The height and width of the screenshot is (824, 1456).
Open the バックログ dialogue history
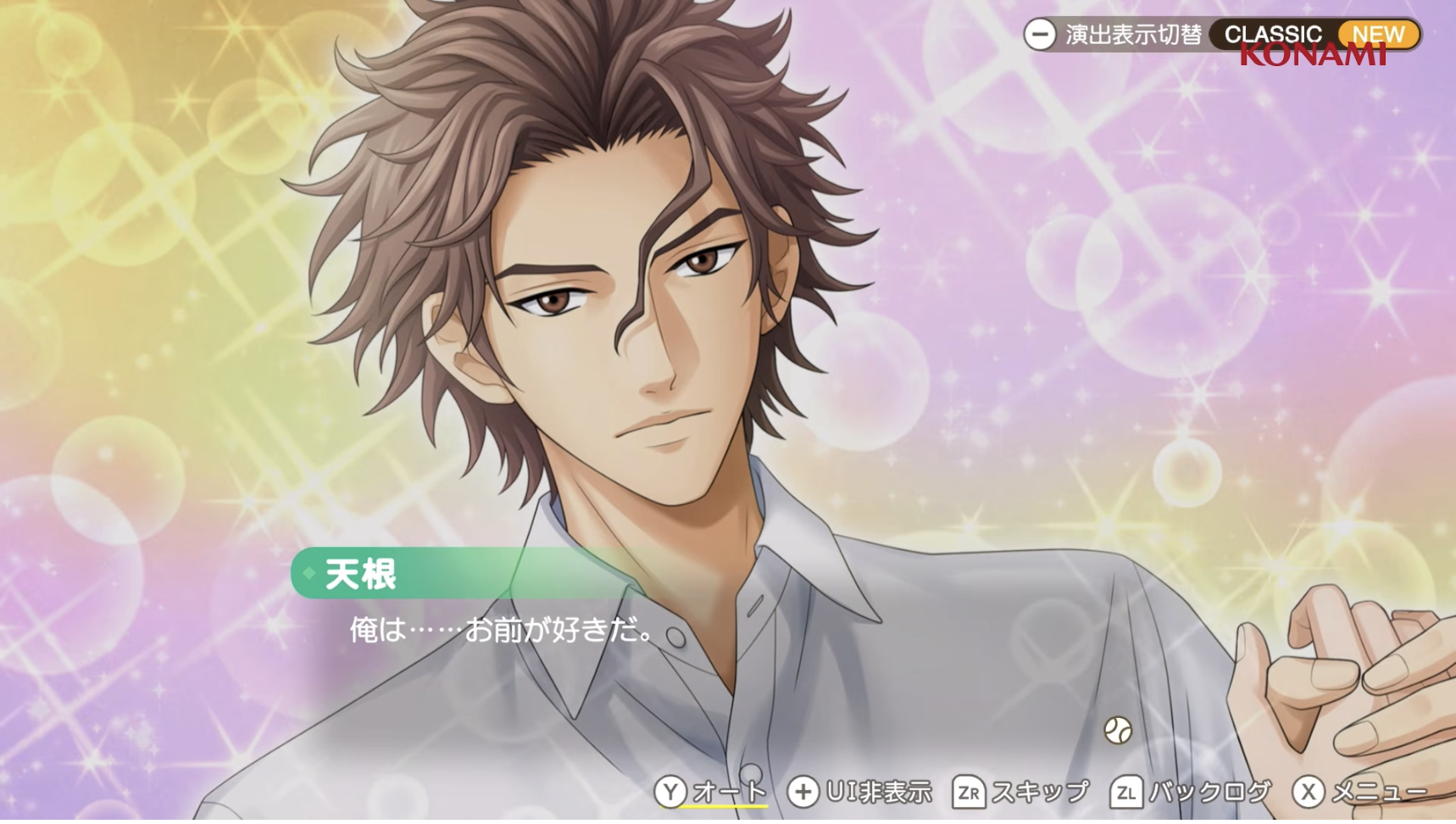pyautogui.click(x=1190, y=792)
